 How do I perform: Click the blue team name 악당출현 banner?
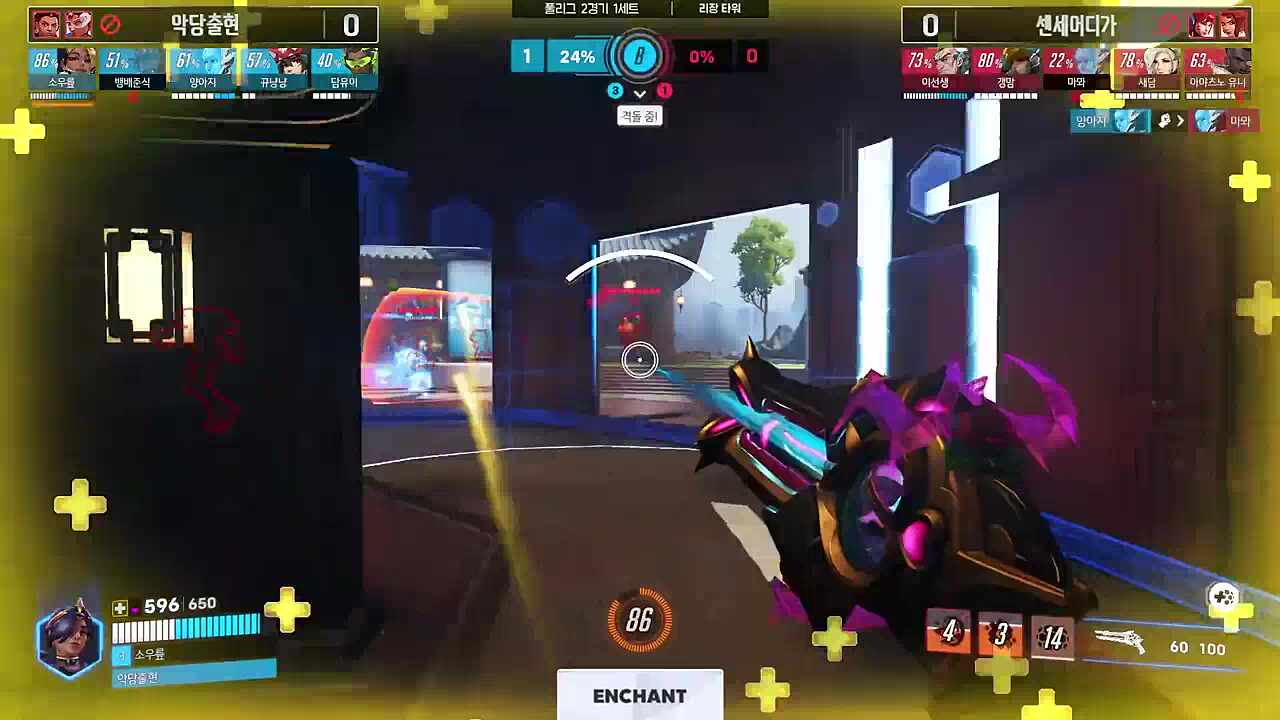click(205, 25)
